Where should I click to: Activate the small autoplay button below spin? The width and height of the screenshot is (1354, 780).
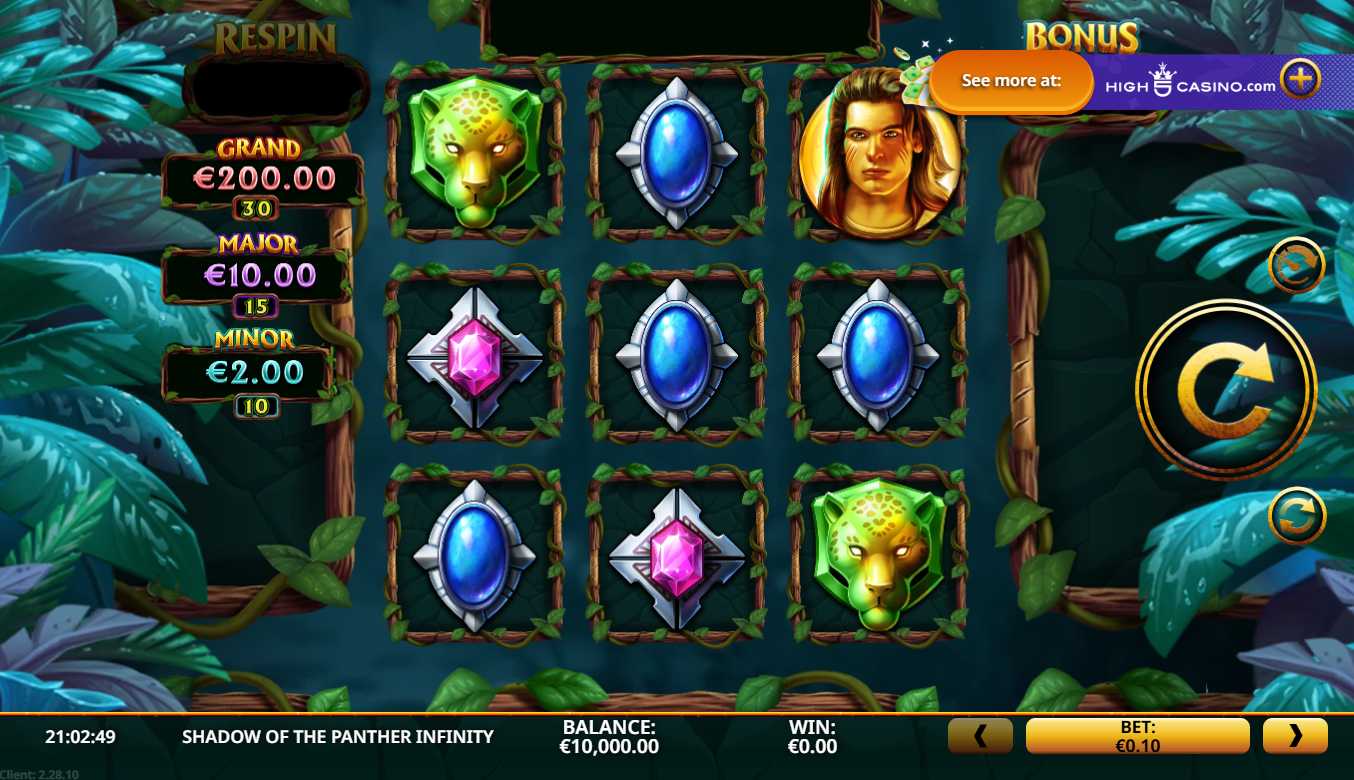point(1296,516)
